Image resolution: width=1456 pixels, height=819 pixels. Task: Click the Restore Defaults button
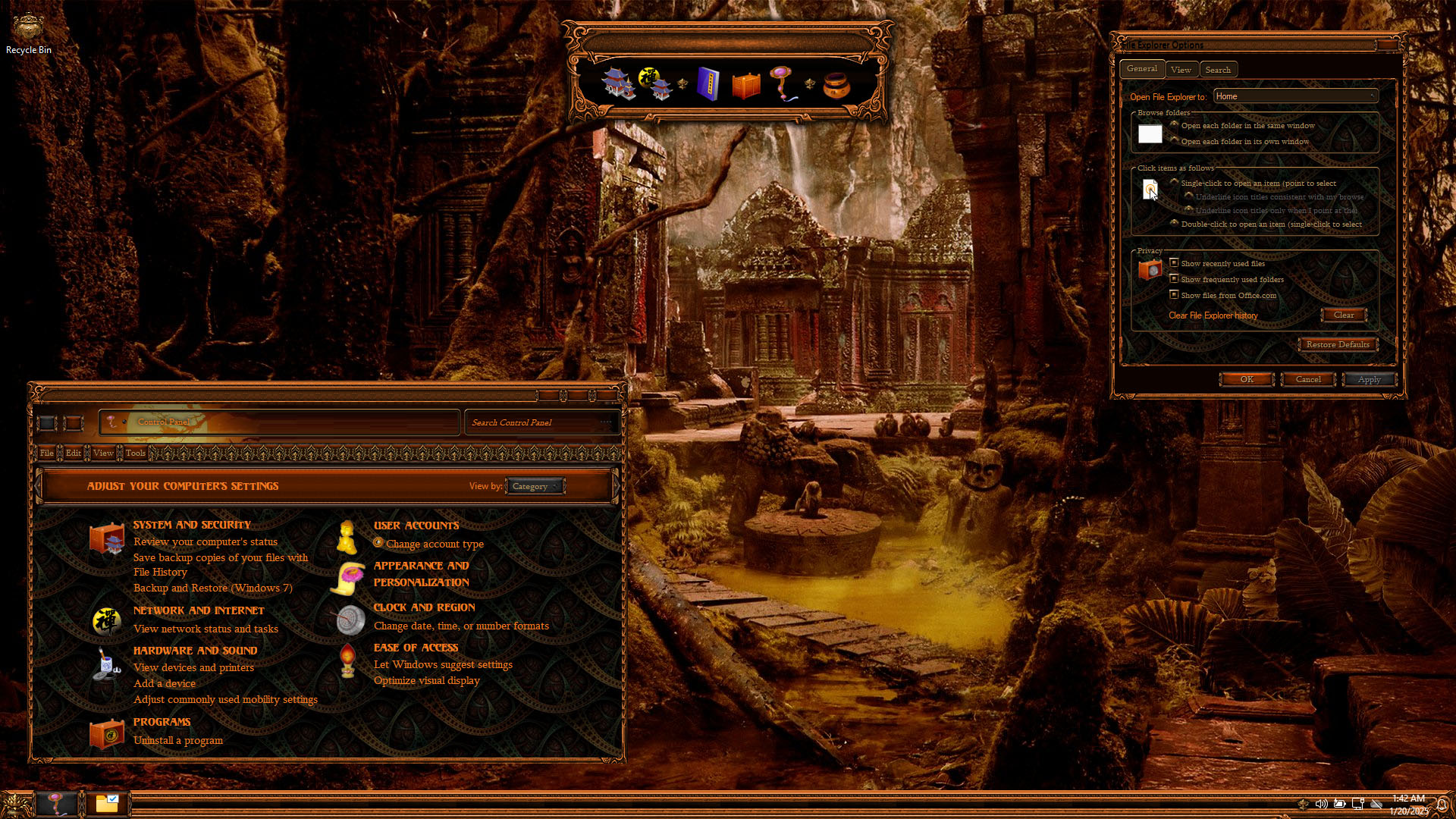pos(1337,344)
